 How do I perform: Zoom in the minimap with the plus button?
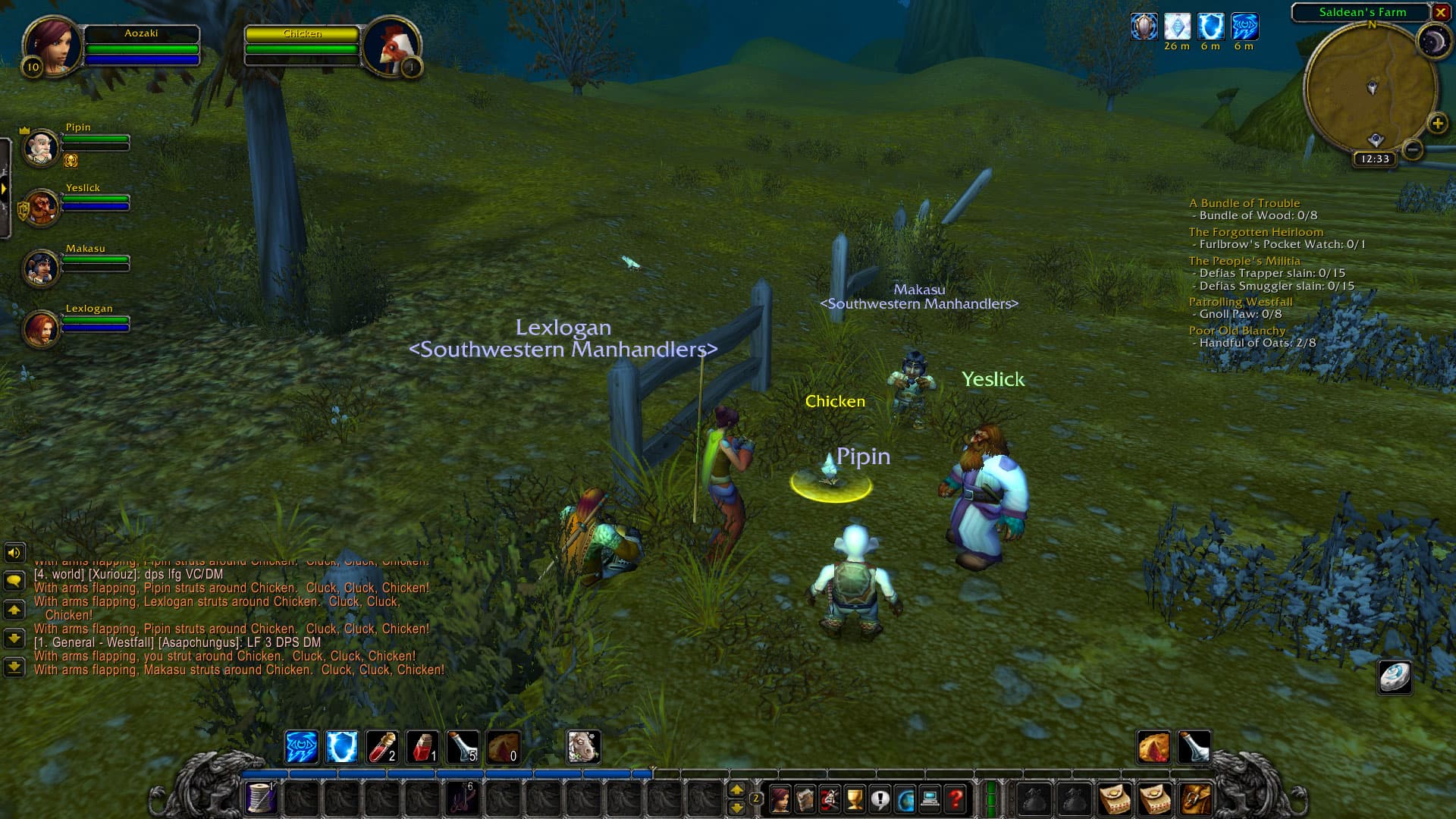click(x=1437, y=124)
